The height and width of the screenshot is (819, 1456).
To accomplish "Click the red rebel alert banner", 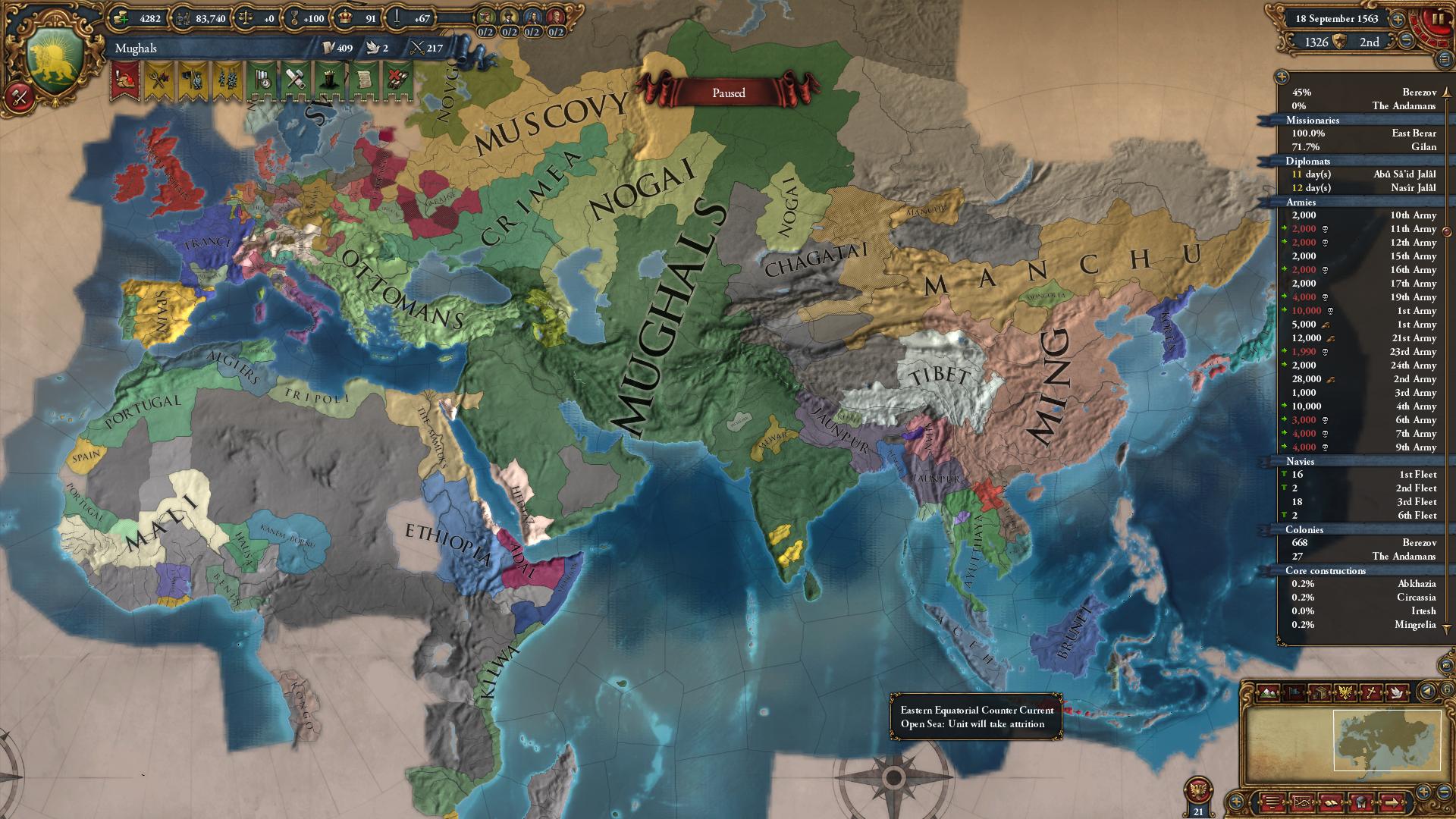I will click(124, 80).
